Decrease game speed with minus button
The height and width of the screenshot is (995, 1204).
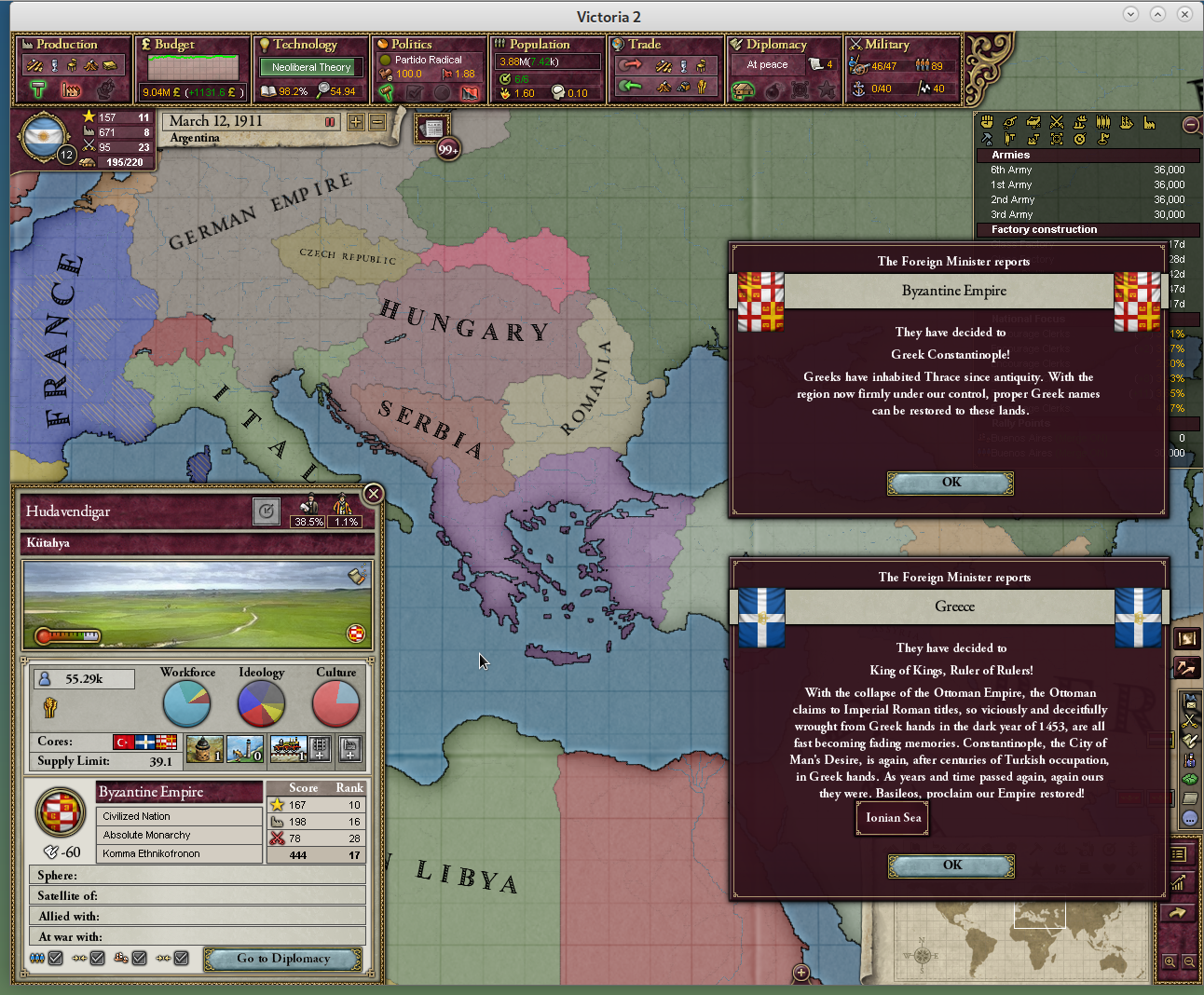point(377,122)
